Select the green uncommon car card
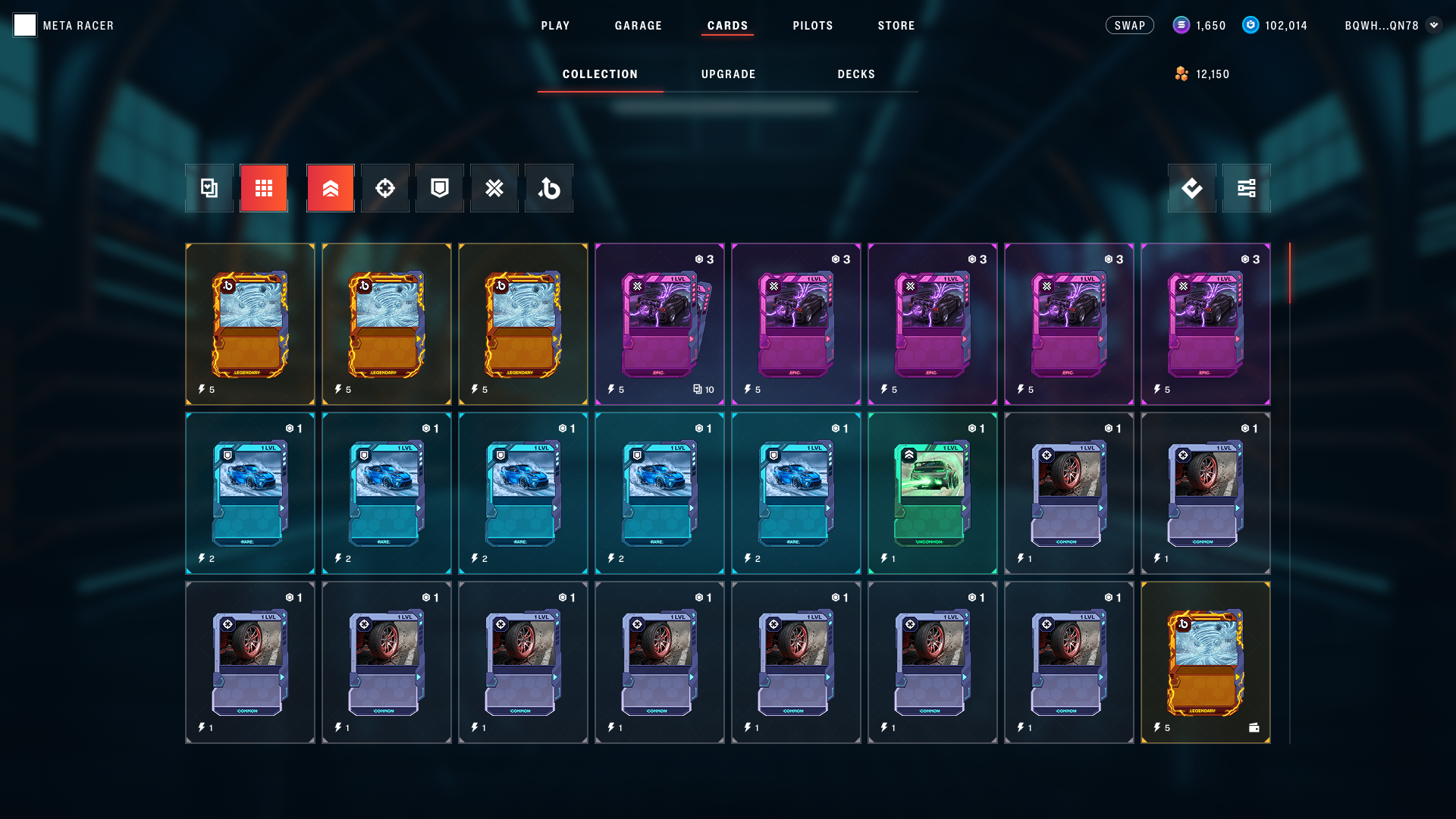Screen dimensions: 1456x819 click(933, 493)
